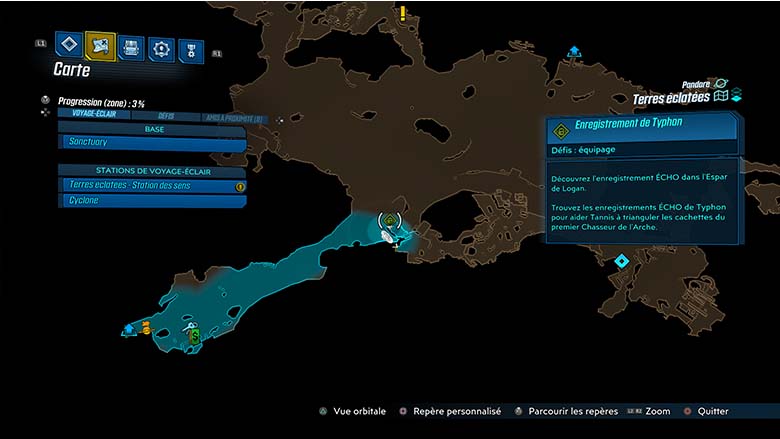Screen dimensions: 780x439
Task: Click the Terres éclatées zone map icon
Action: tap(720, 97)
